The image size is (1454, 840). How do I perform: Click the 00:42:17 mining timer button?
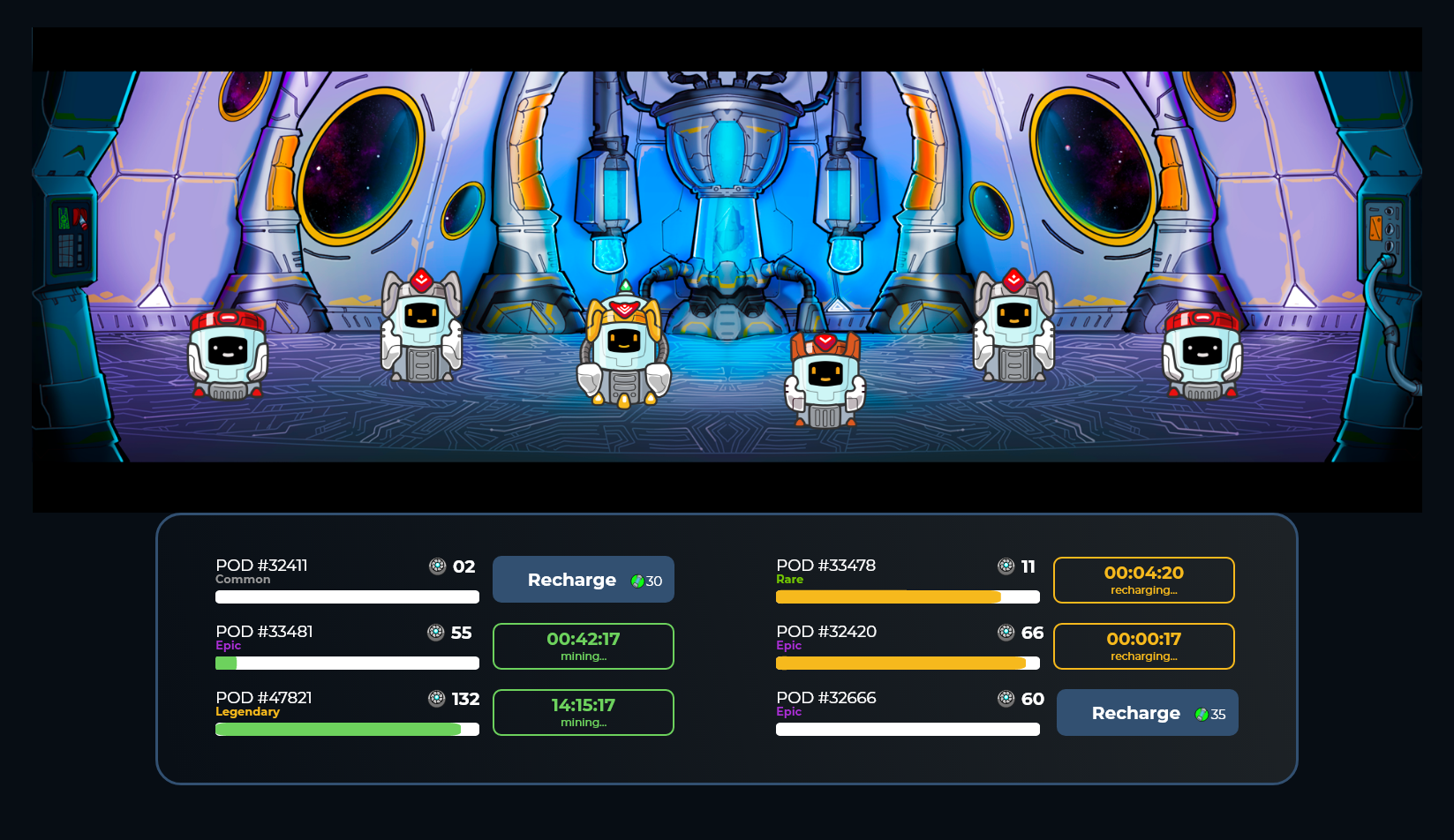pos(583,646)
